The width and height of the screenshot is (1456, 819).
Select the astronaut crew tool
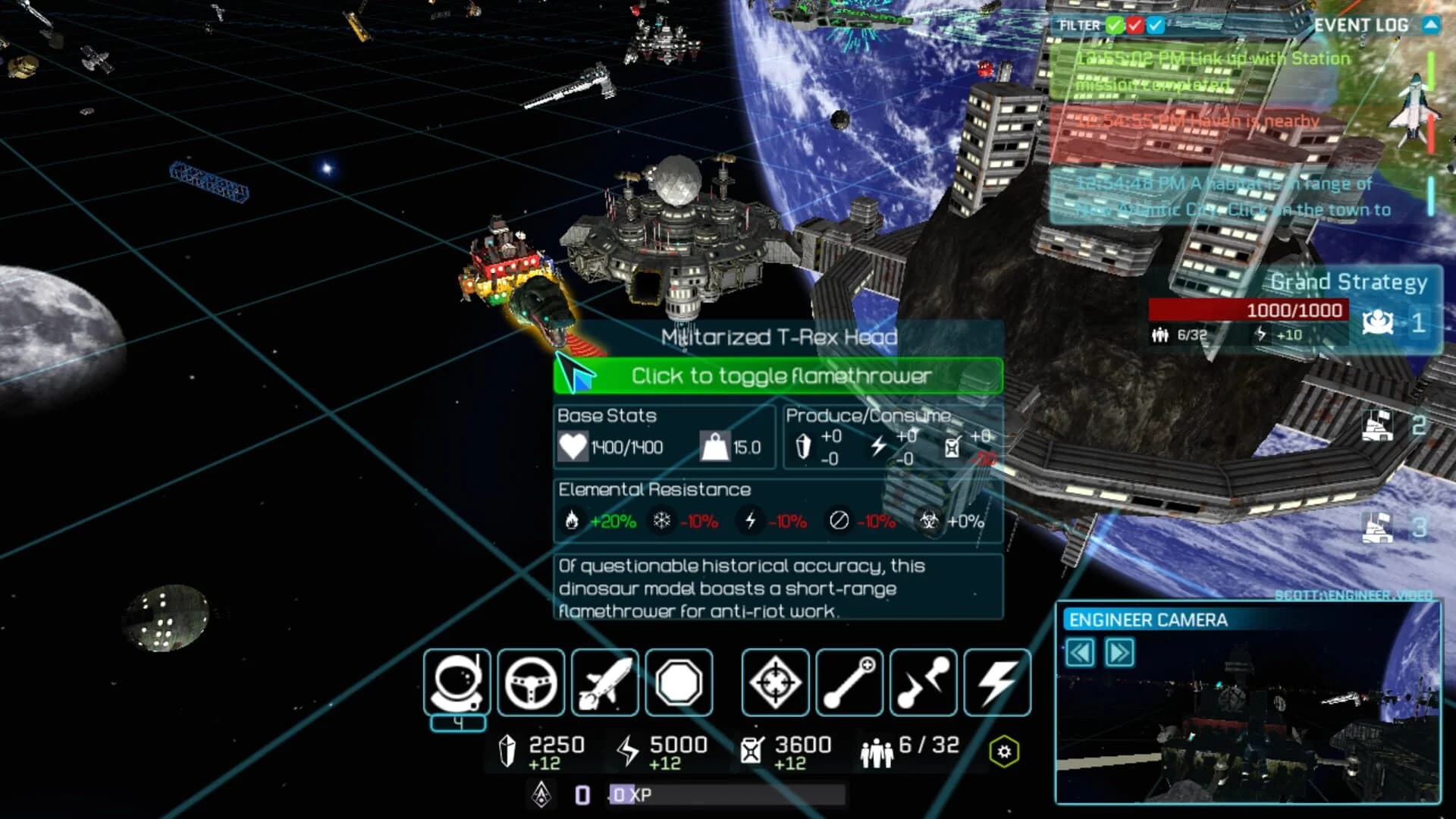(457, 682)
